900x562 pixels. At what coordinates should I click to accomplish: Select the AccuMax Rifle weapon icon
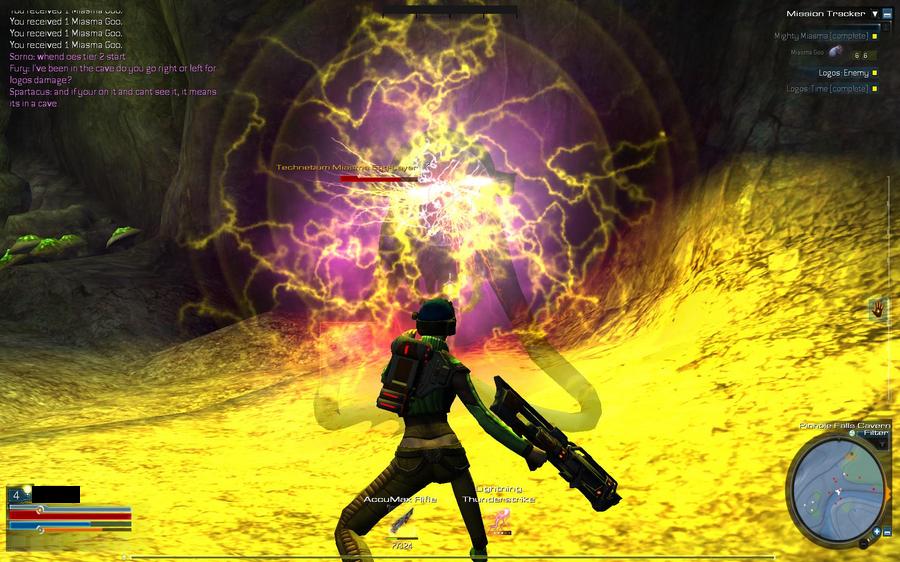tap(401, 521)
